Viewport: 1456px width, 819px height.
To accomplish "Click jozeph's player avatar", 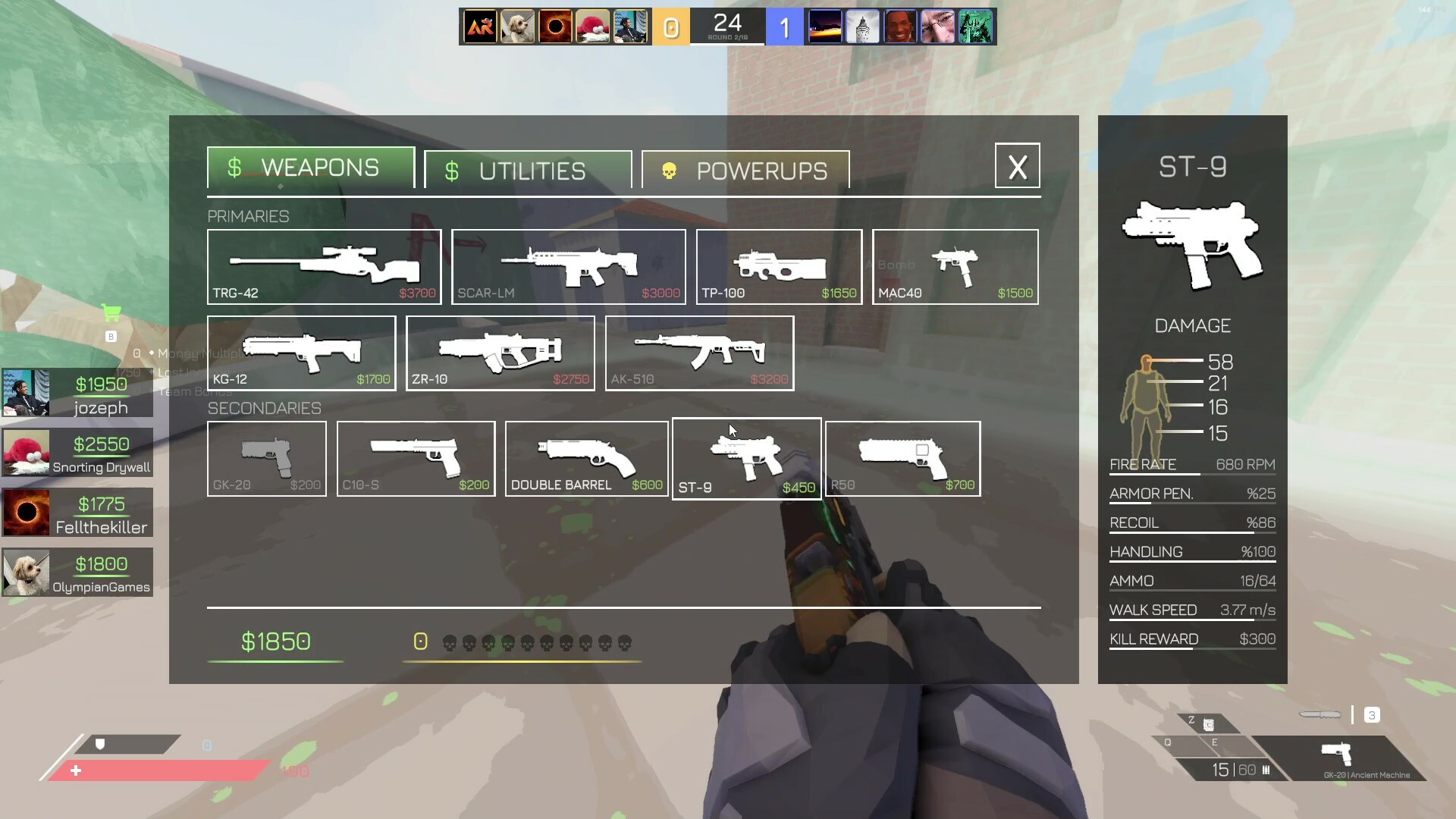I will click(25, 394).
